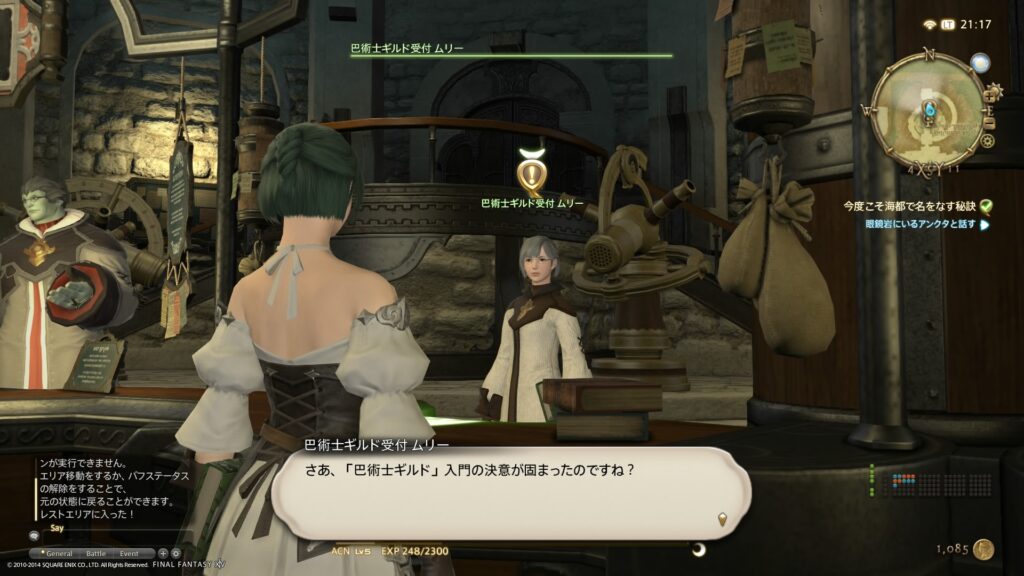Open the minimap
This screenshot has height=576, width=1024.
pos(927,108)
